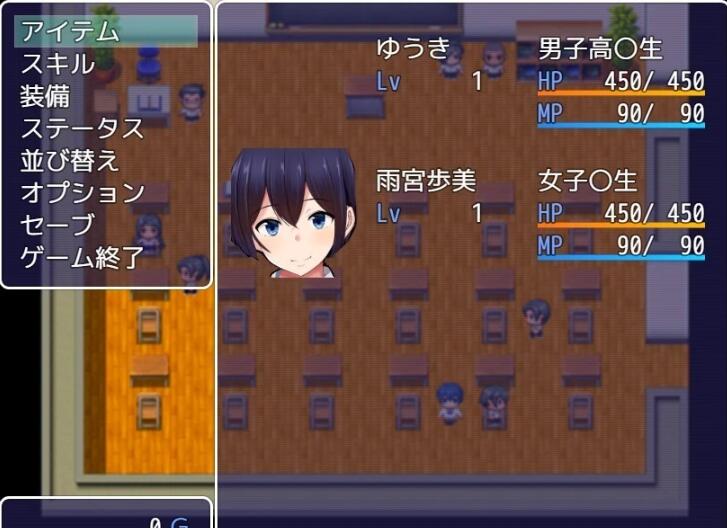Image resolution: width=727 pixels, height=528 pixels.
Task: Choose セーブ to save the game
Action: coord(58,224)
